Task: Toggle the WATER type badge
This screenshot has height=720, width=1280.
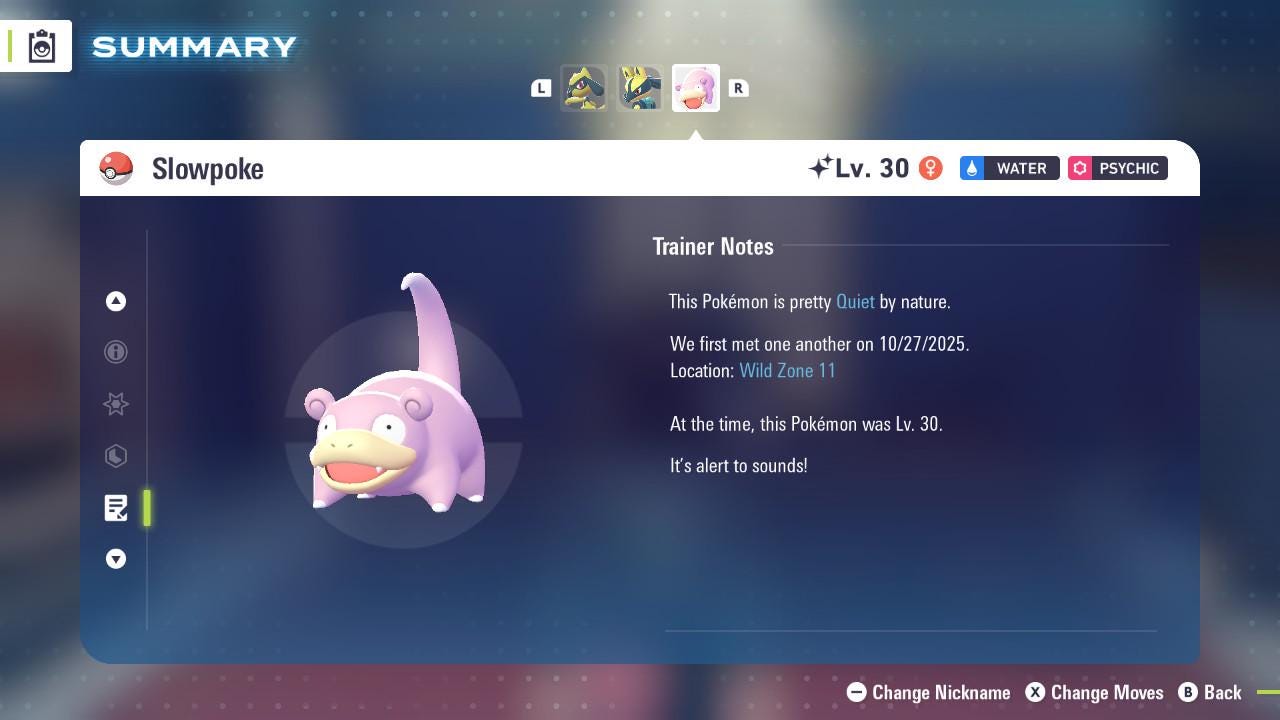Action: click(x=1009, y=168)
